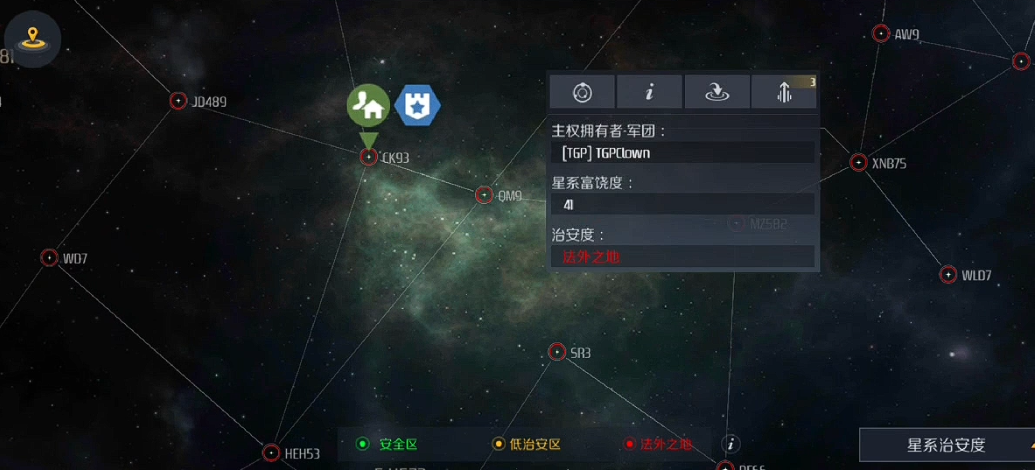Choose the HEH53 system node

tap(271, 453)
